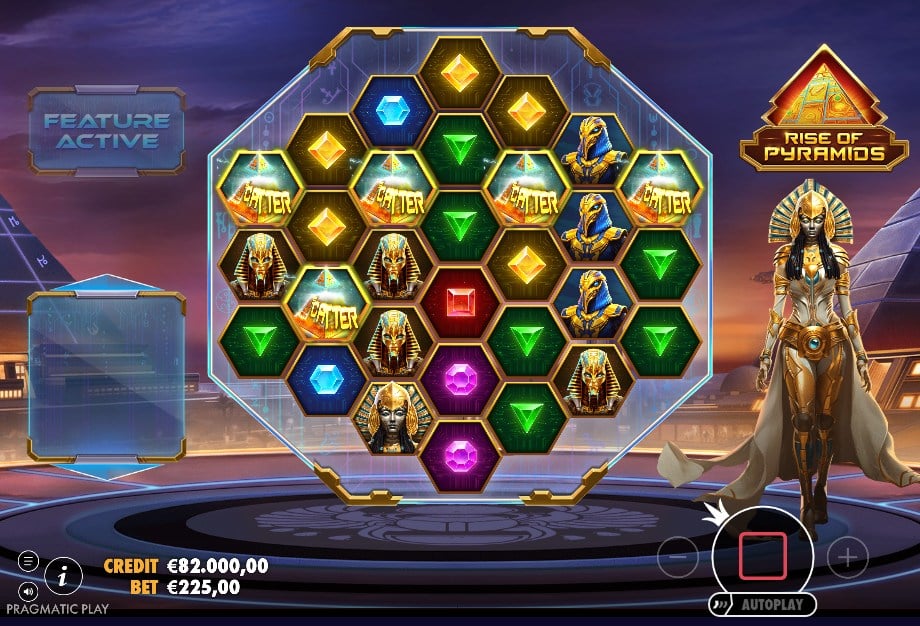Click the Feature Active panel

(x=107, y=131)
